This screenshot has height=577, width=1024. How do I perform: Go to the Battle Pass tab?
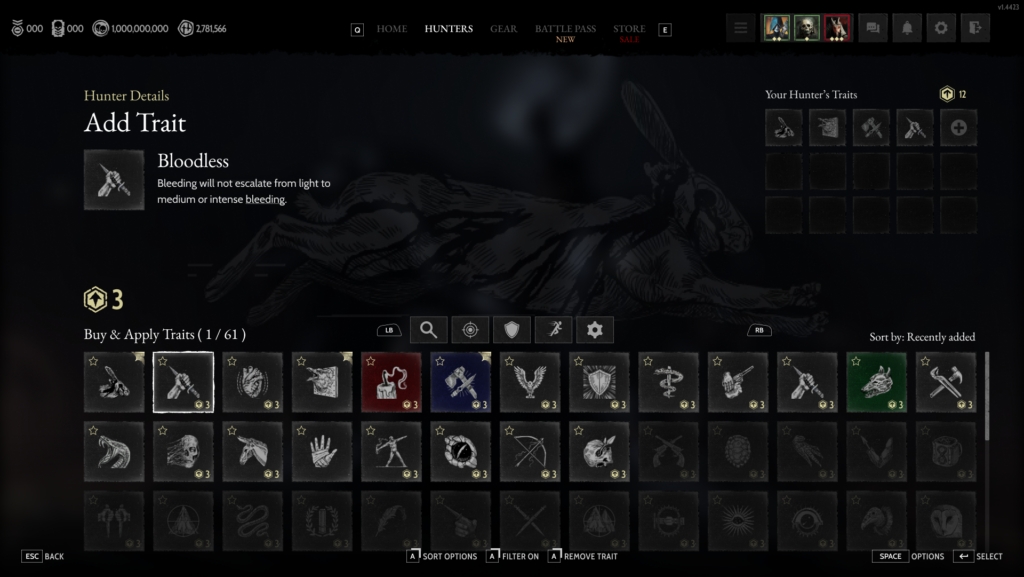coord(565,29)
